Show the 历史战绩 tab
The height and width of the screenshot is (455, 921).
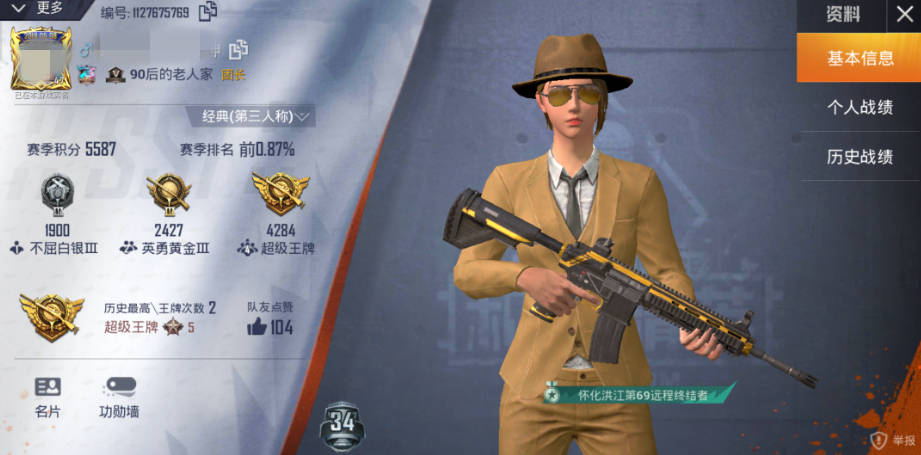859,157
